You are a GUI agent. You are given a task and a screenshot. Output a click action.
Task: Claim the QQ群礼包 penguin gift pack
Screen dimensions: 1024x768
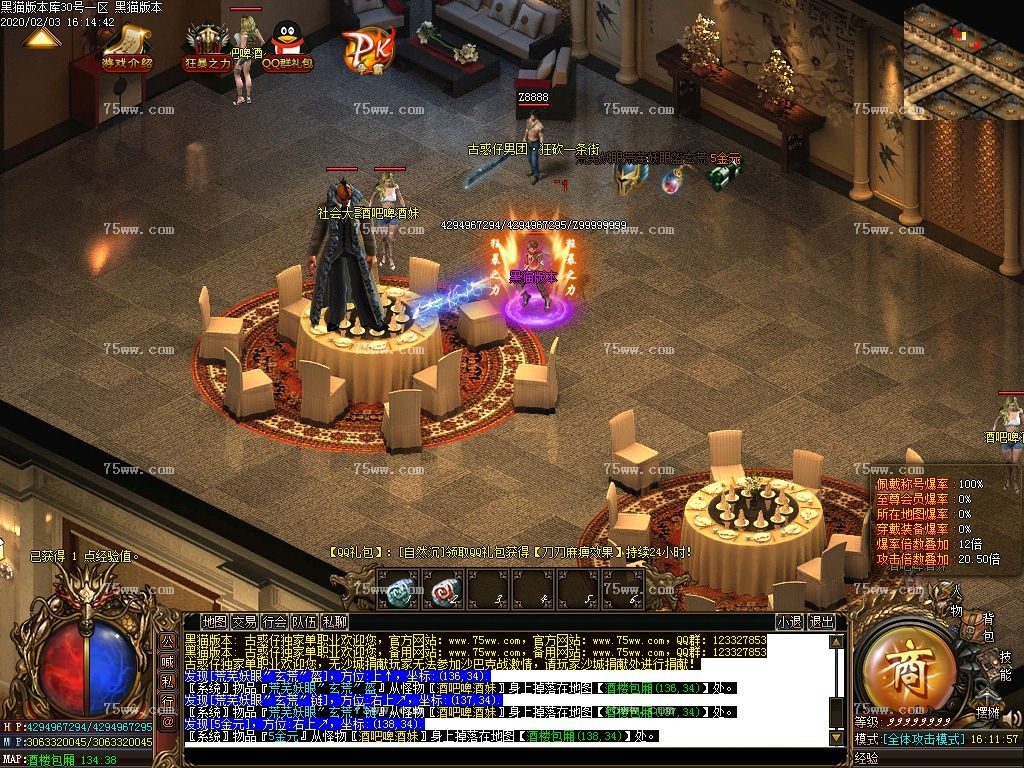(287, 46)
